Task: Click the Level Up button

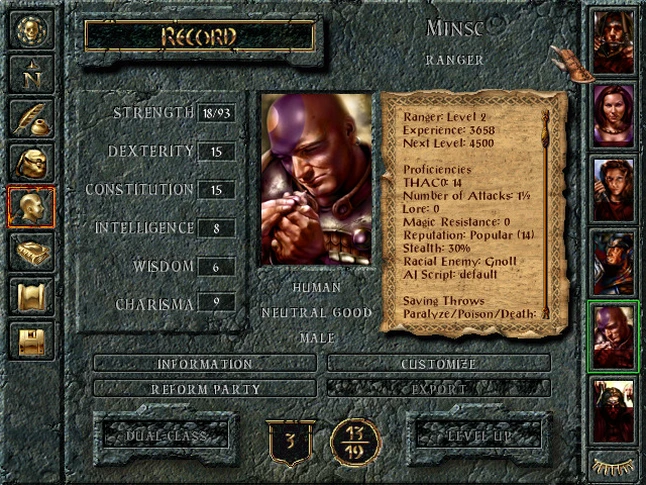Action: 476,435
